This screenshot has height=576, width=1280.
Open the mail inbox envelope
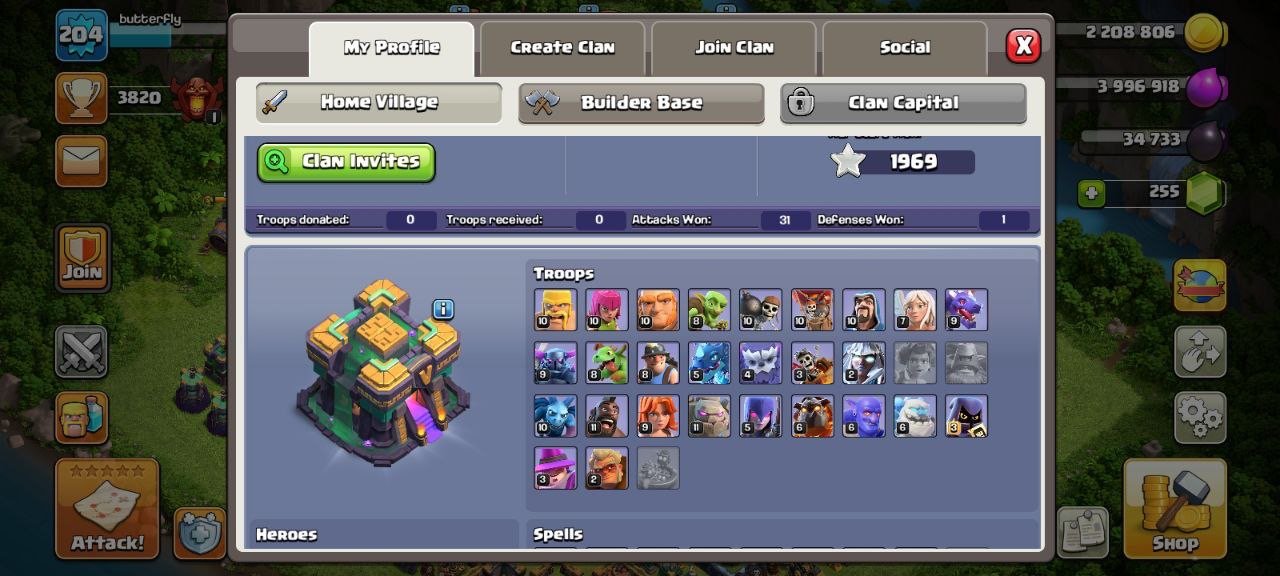tap(81, 160)
